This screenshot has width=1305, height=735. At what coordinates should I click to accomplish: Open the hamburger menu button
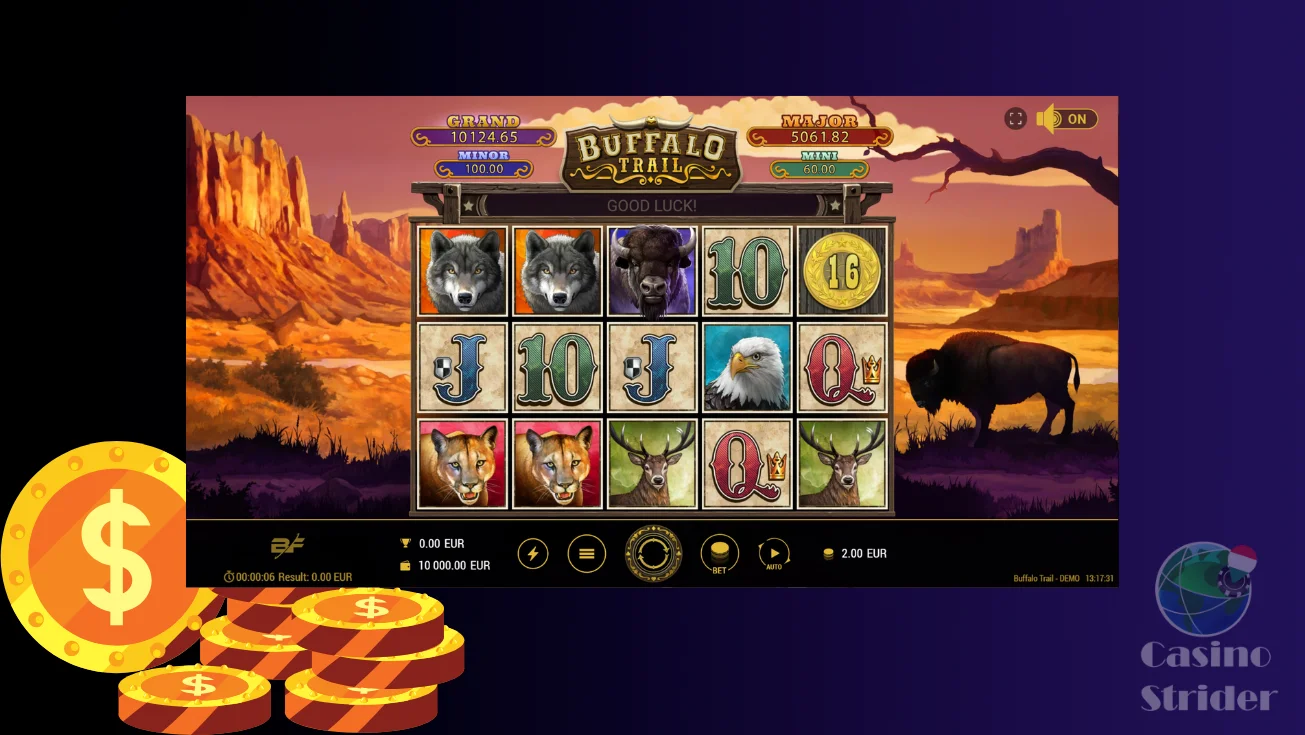(x=587, y=553)
